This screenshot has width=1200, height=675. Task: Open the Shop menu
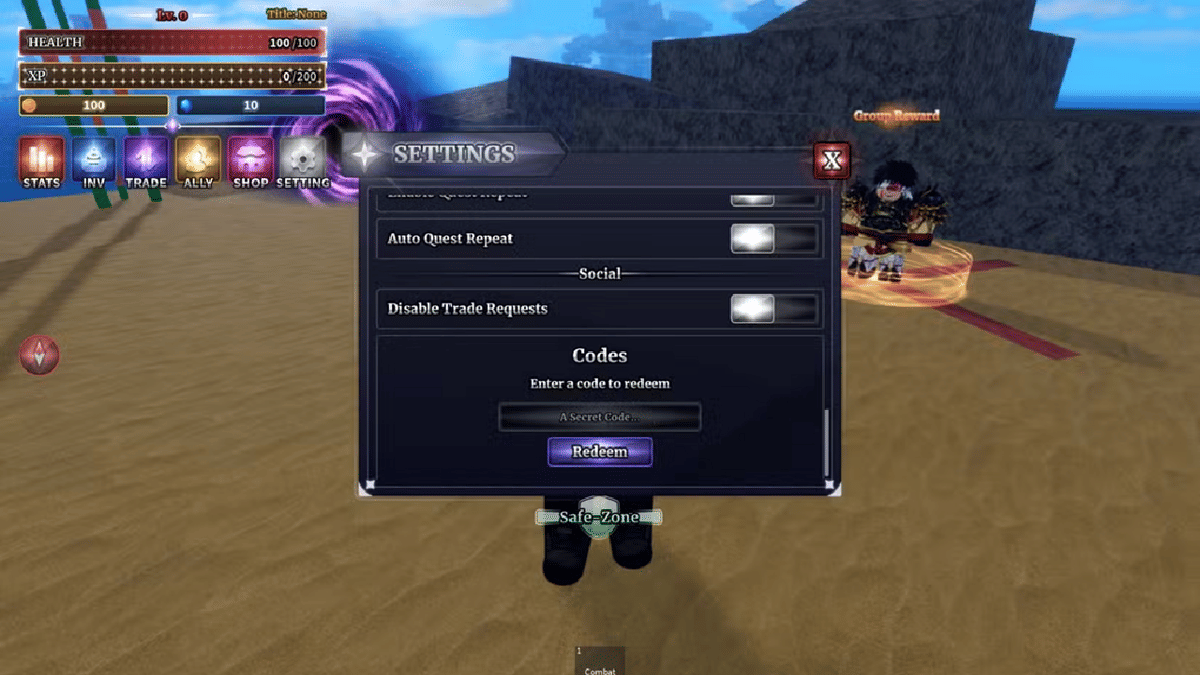click(x=250, y=162)
